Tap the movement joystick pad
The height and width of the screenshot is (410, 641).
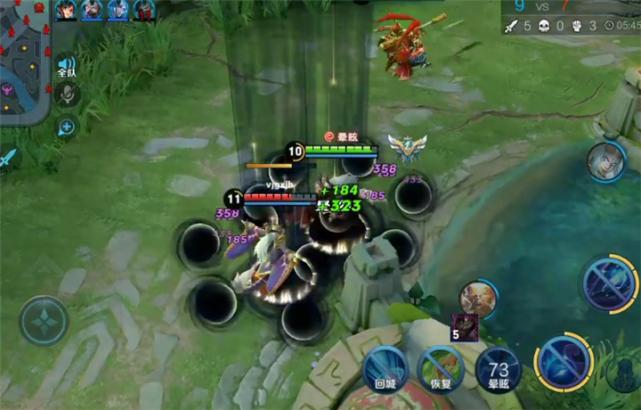[x=44, y=321]
